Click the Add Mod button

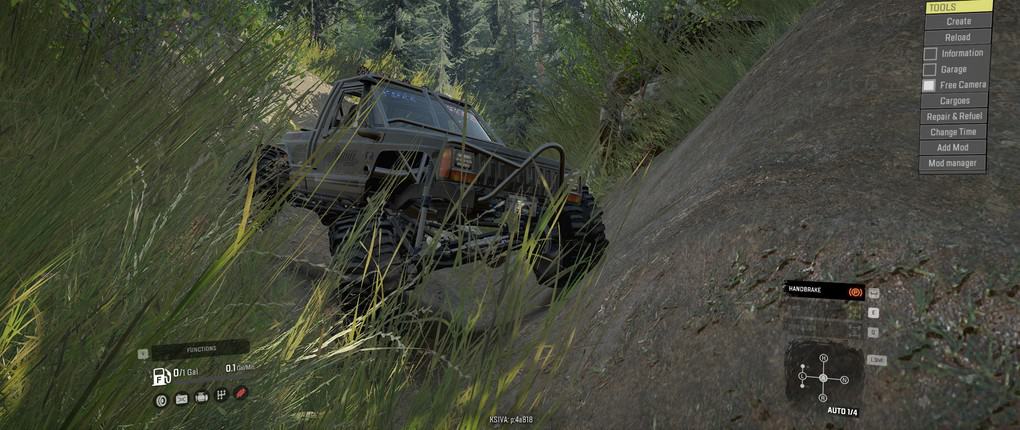[x=955, y=147]
